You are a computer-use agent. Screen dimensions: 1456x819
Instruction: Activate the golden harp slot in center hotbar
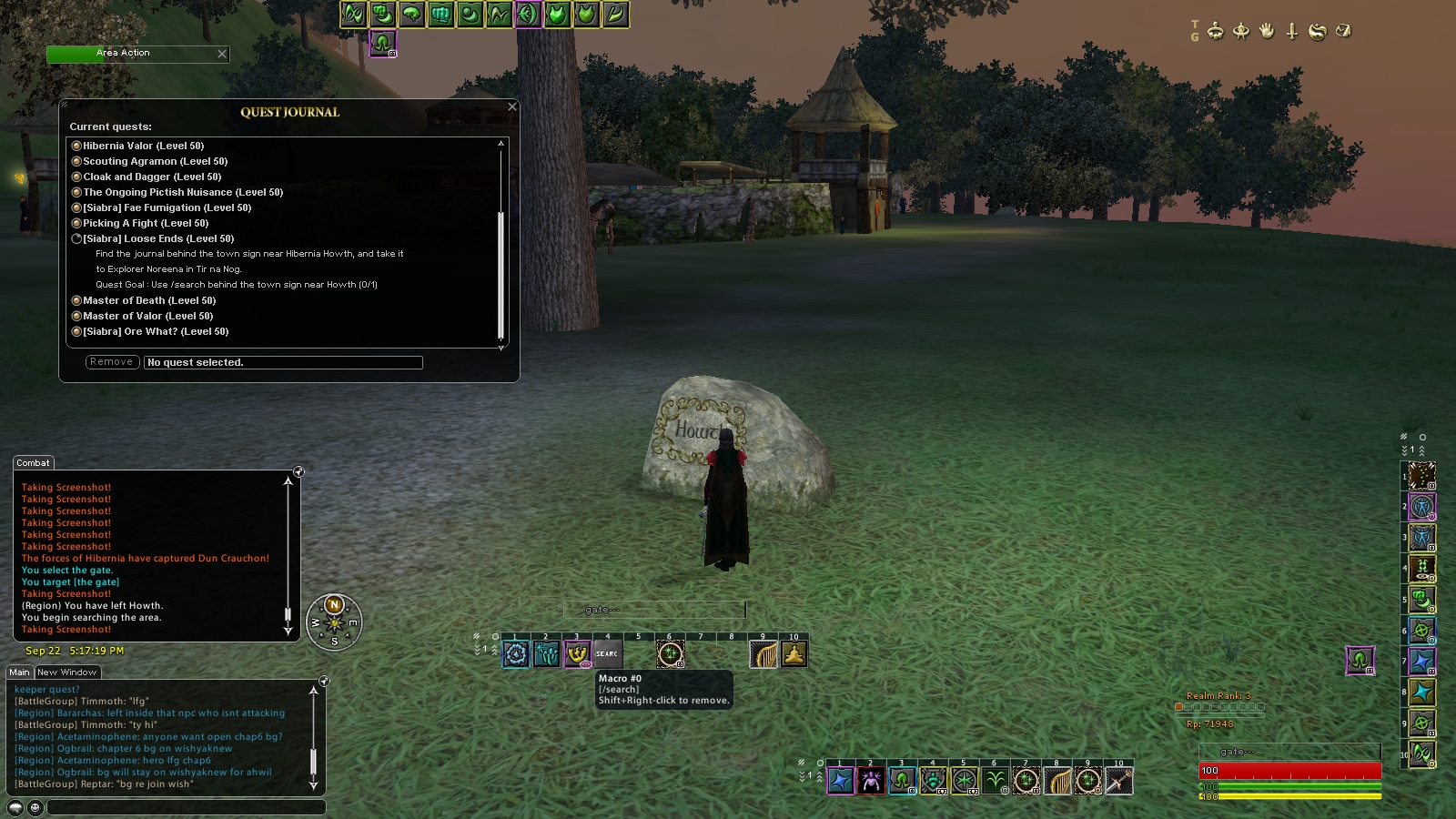763,653
